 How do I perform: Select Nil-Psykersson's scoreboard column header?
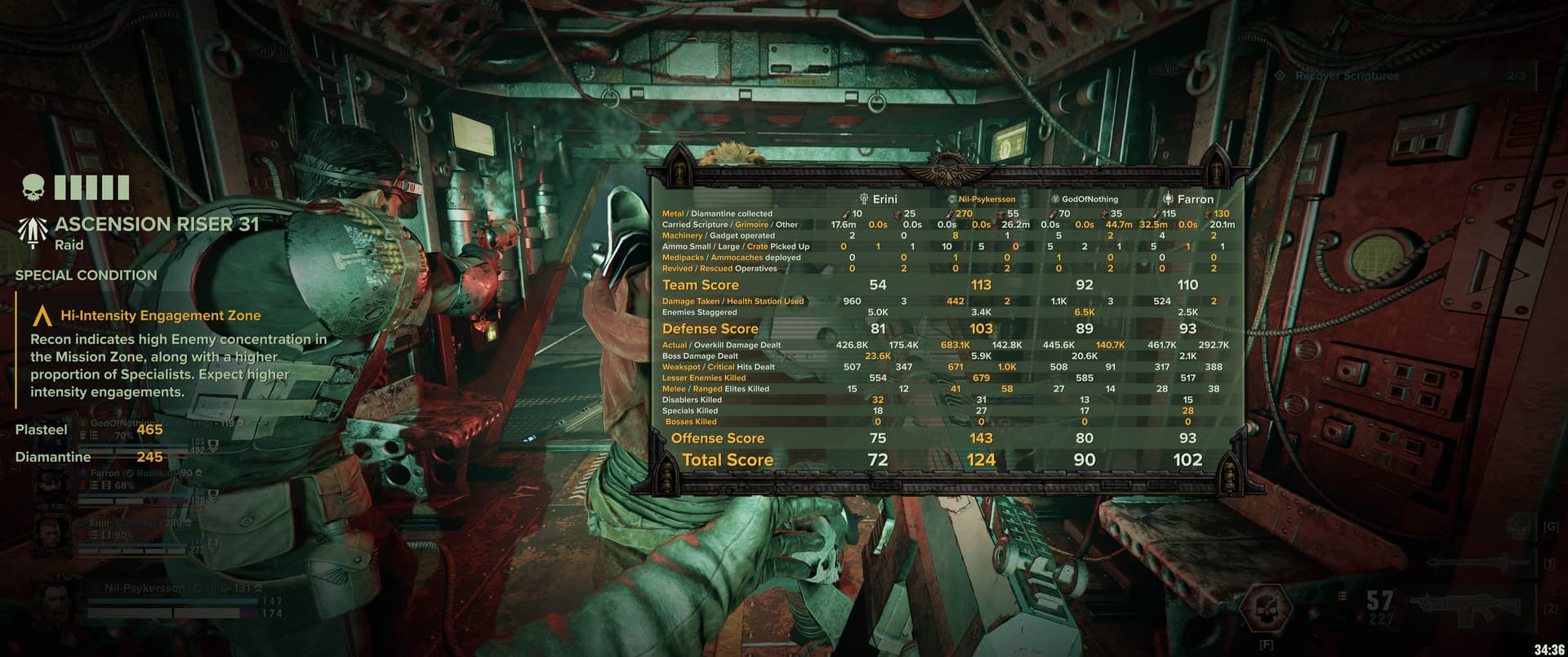point(981,199)
